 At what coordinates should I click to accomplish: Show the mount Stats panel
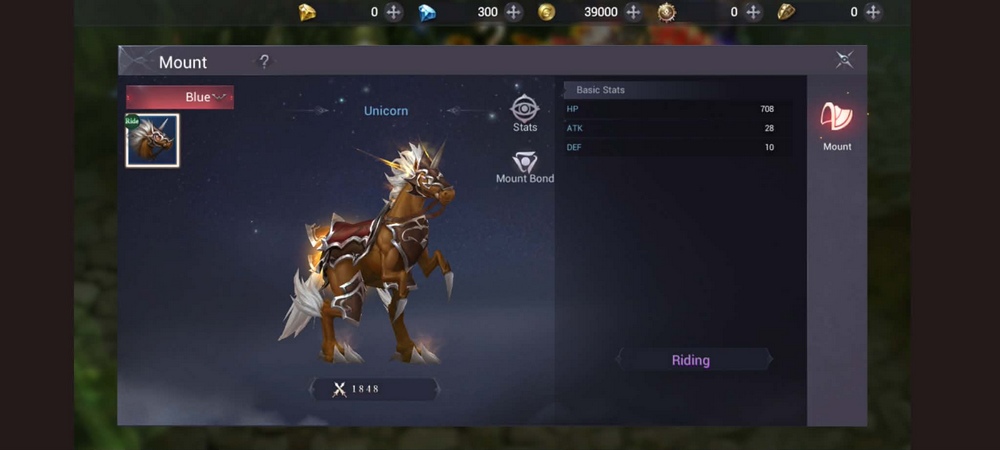525,113
